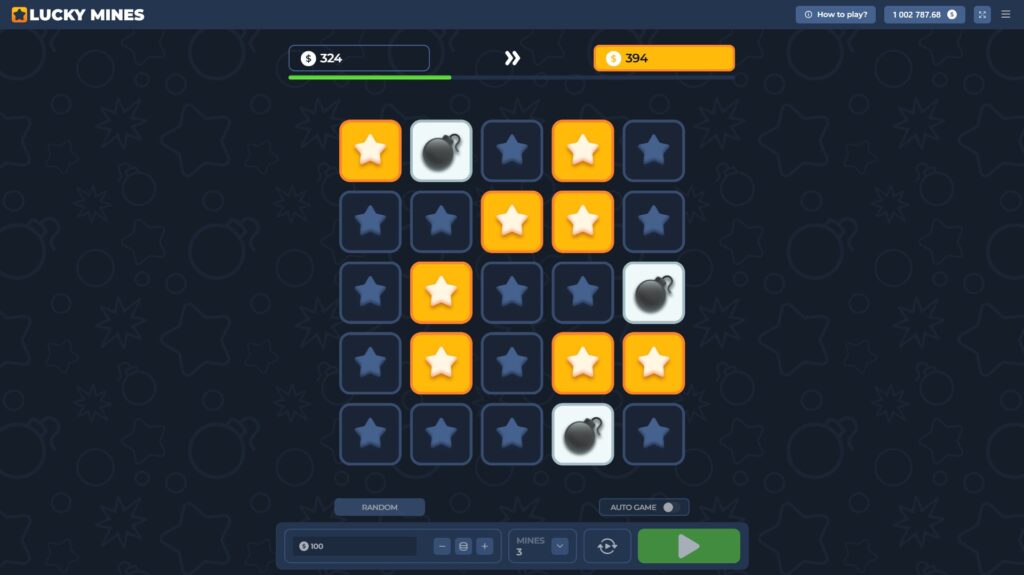The height and width of the screenshot is (575, 1024).
Task: Click the RANDOM tile pick button
Action: (x=379, y=507)
